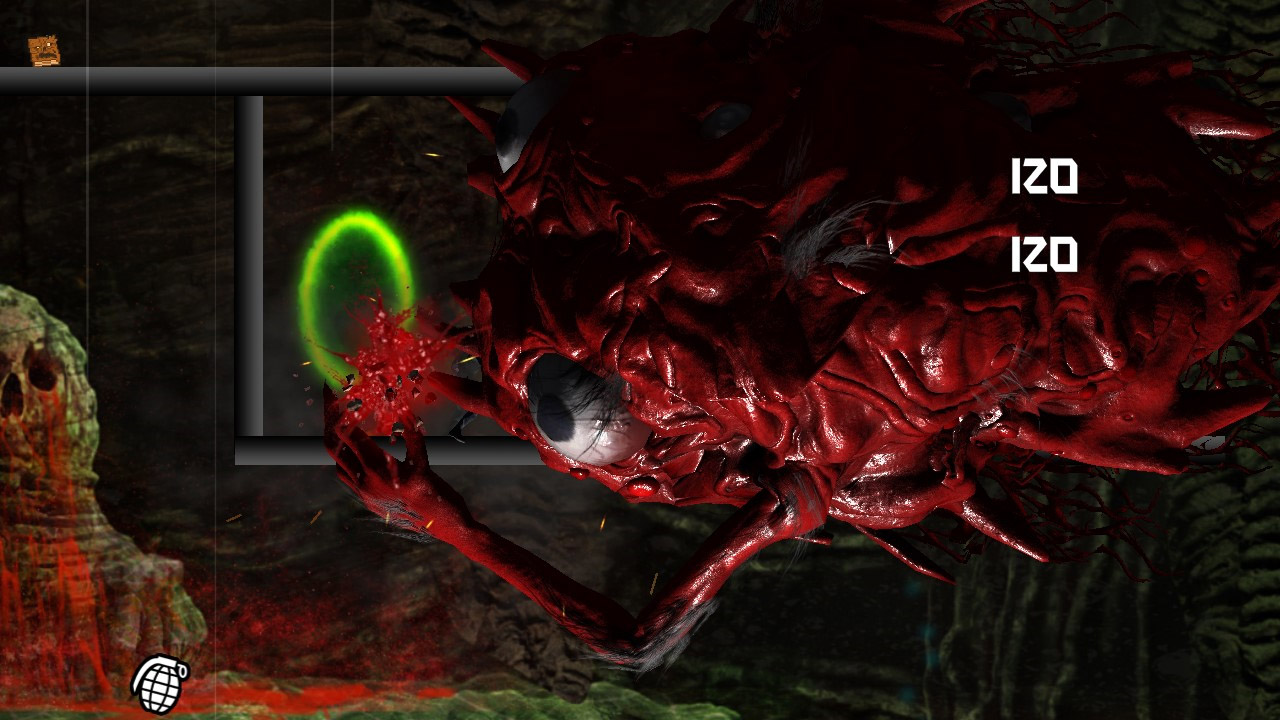
Task: Toggle the lower 120 counter
Action: coord(1046,253)
